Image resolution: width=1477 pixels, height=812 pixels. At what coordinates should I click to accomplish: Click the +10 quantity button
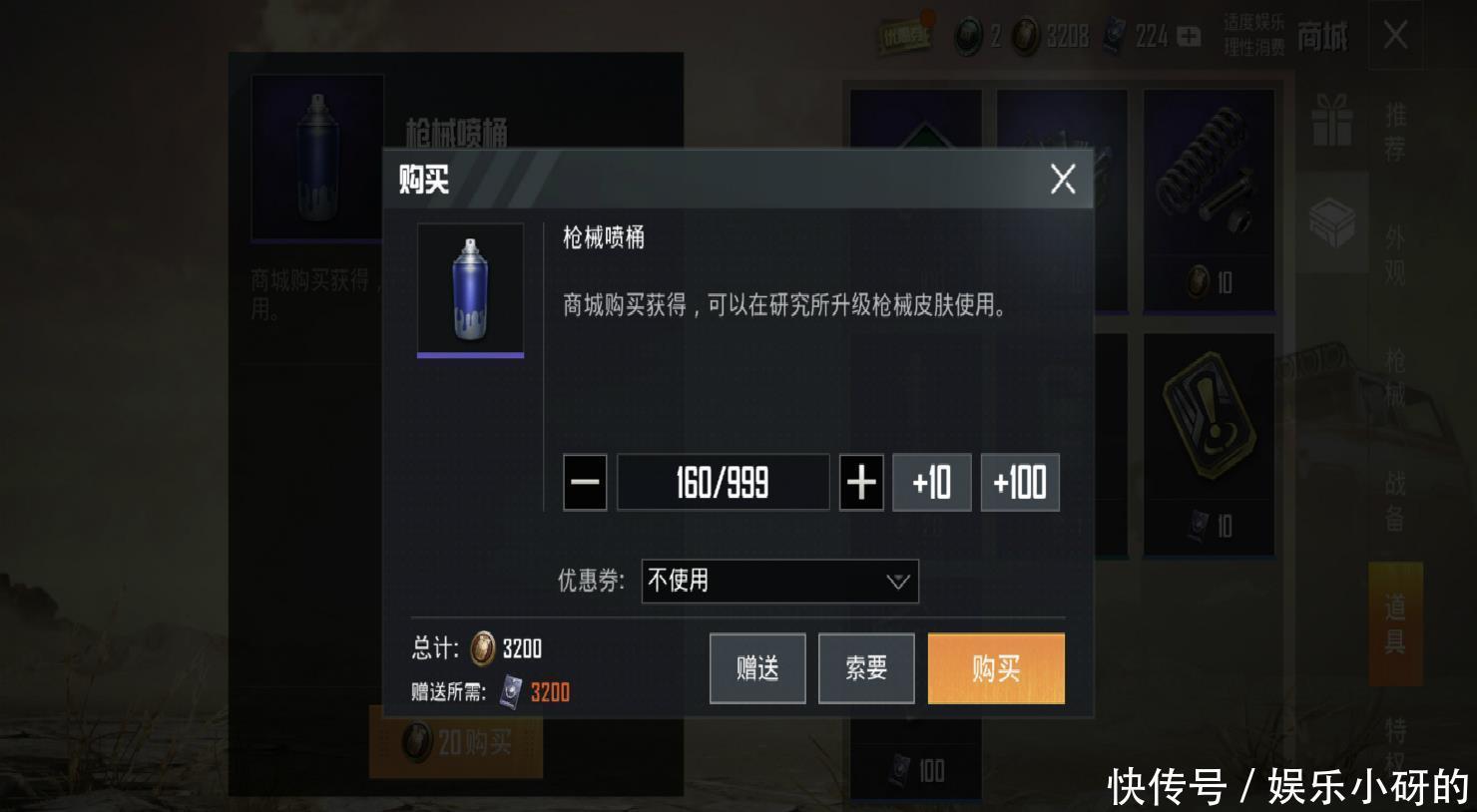coord(931,483)
